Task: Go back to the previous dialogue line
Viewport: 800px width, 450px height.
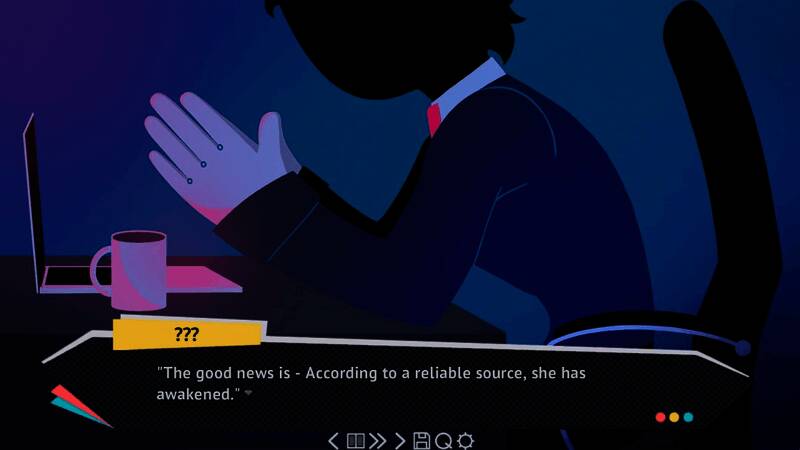Action: pyautogui.click(x=334, y=440)
